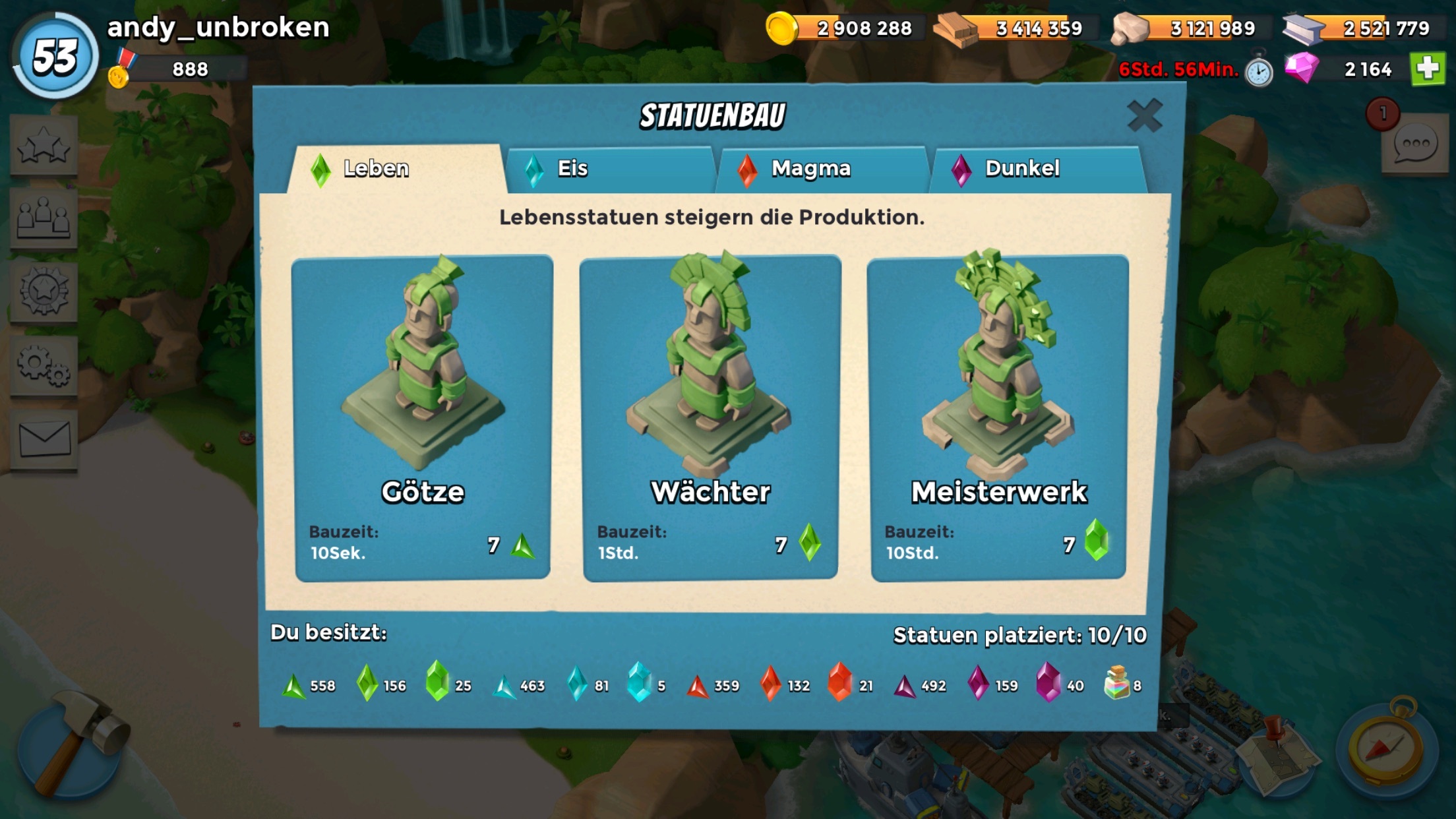The image size is (1456, 819).
Task: Show the task force people button
Action: 44,219
